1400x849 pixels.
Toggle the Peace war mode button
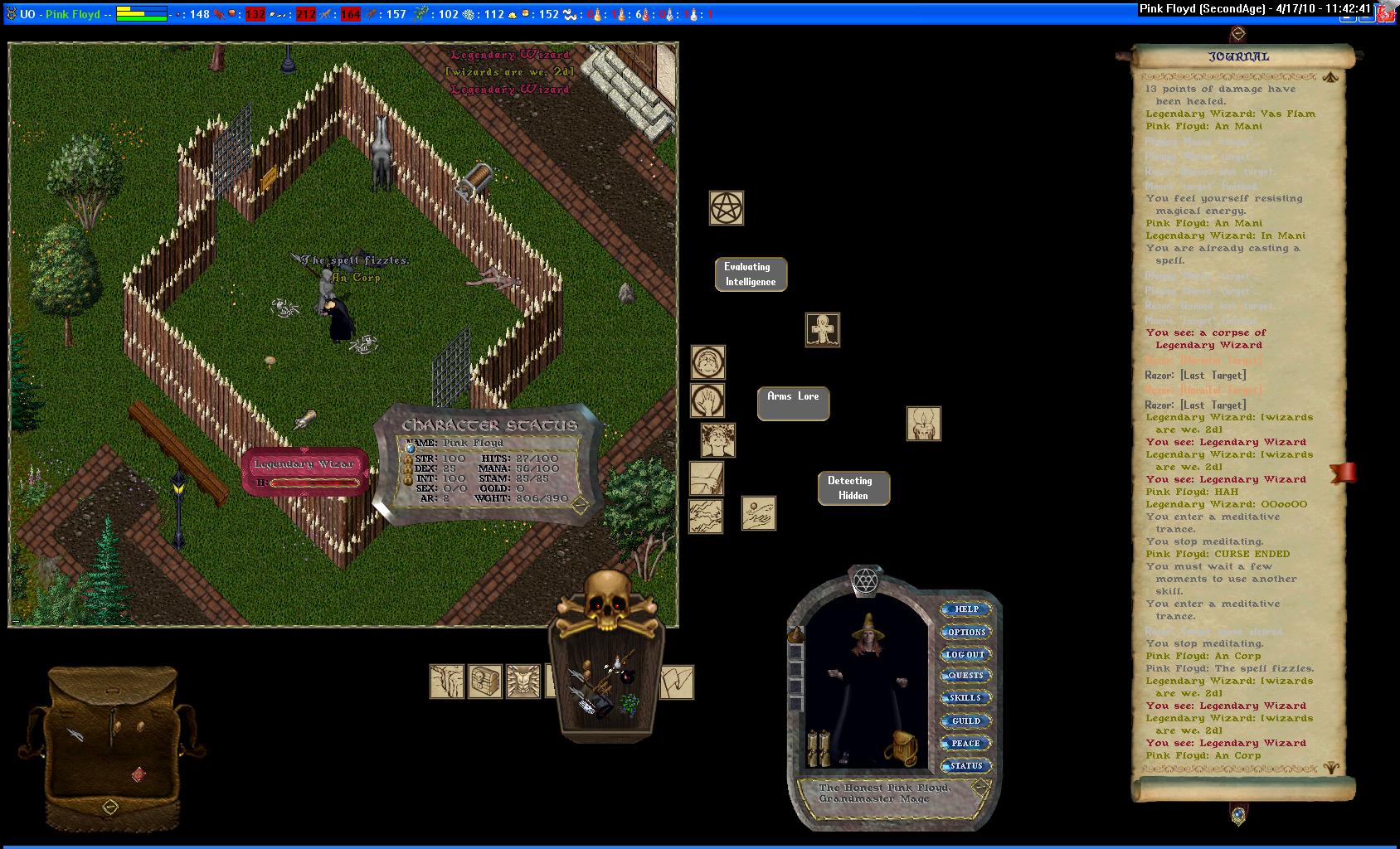pos(966,743)
